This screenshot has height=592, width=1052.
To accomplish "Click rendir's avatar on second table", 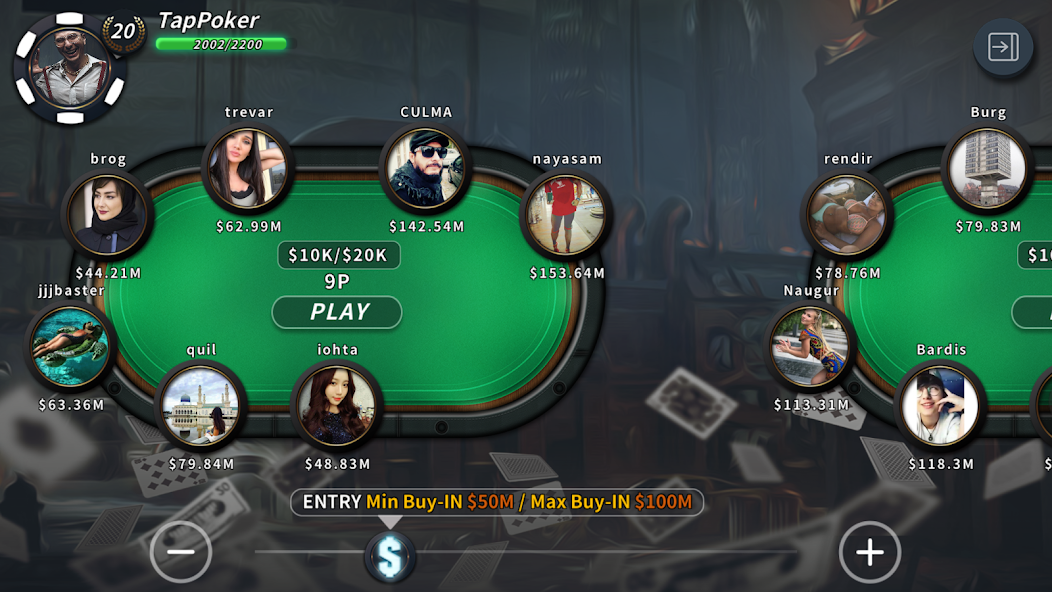I will tap(848, 214).
